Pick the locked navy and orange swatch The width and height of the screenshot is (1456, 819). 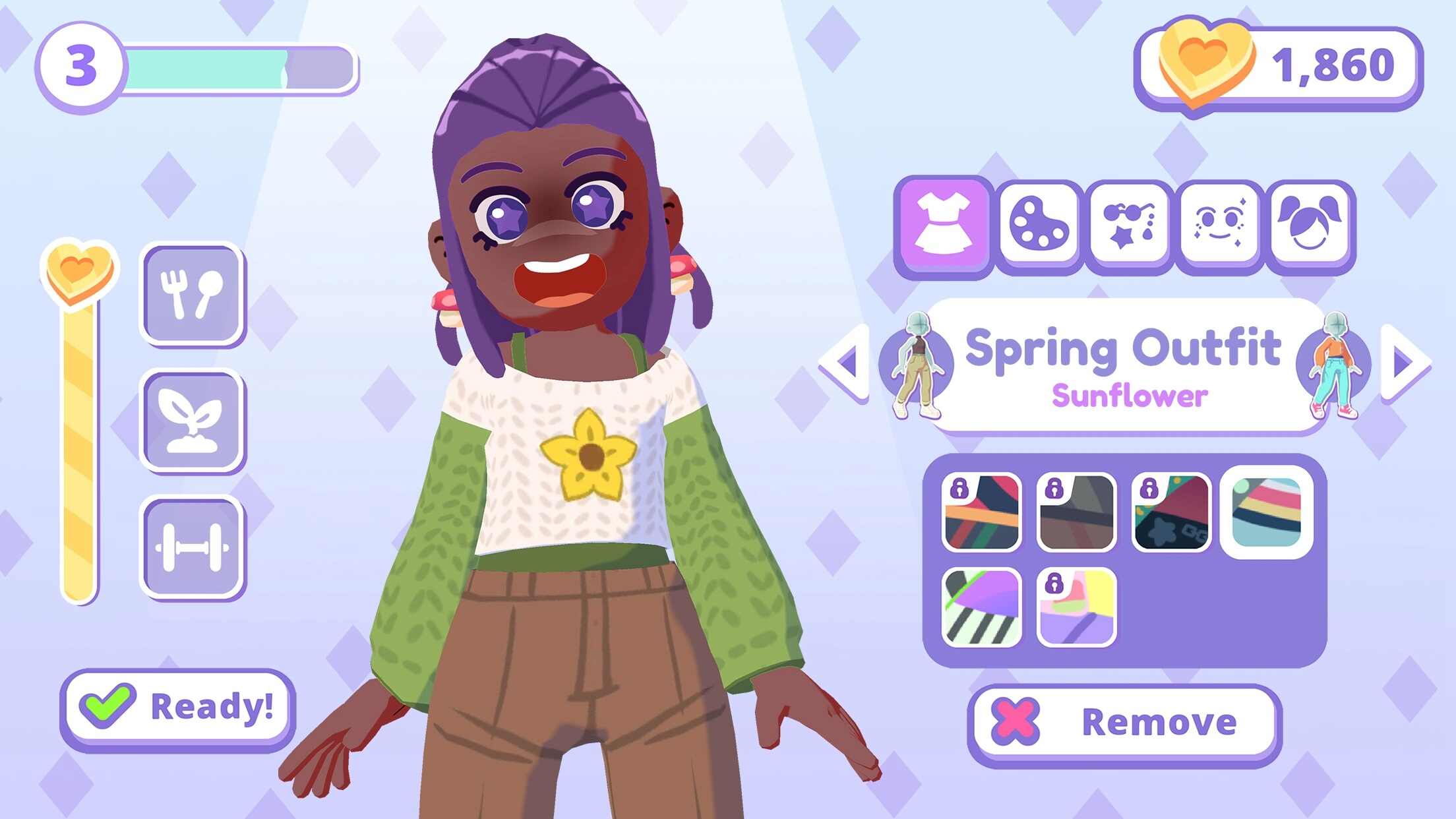point(982,512)
